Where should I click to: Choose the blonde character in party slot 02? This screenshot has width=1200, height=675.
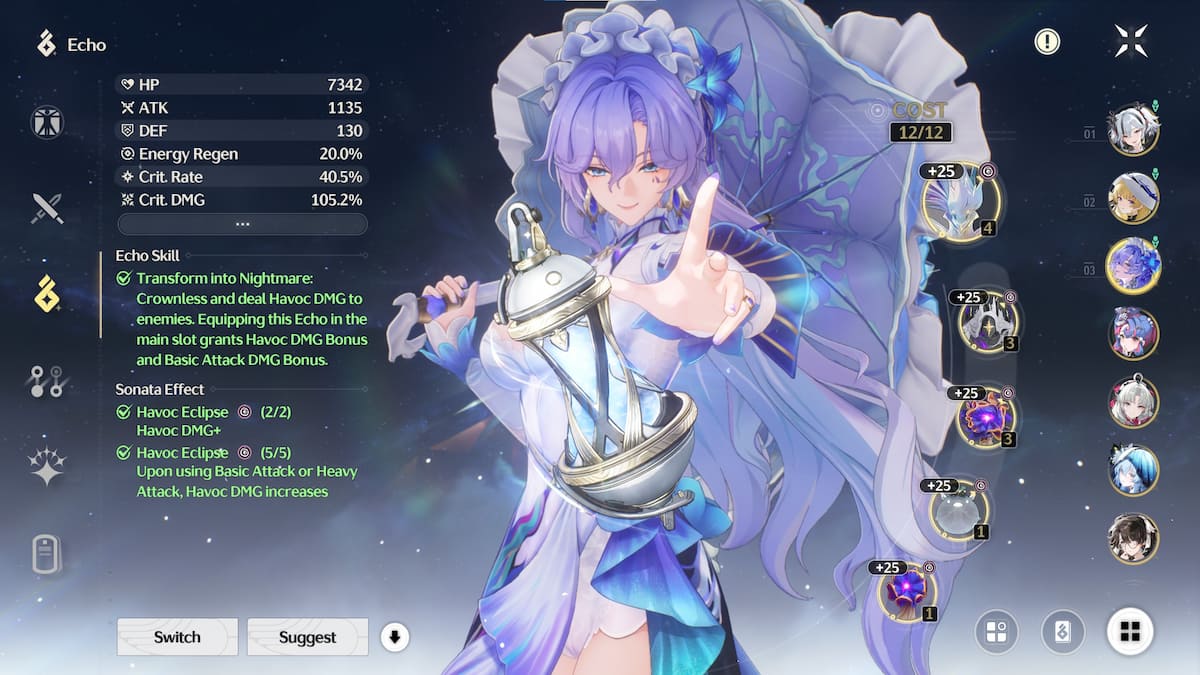coord(1133,198)
